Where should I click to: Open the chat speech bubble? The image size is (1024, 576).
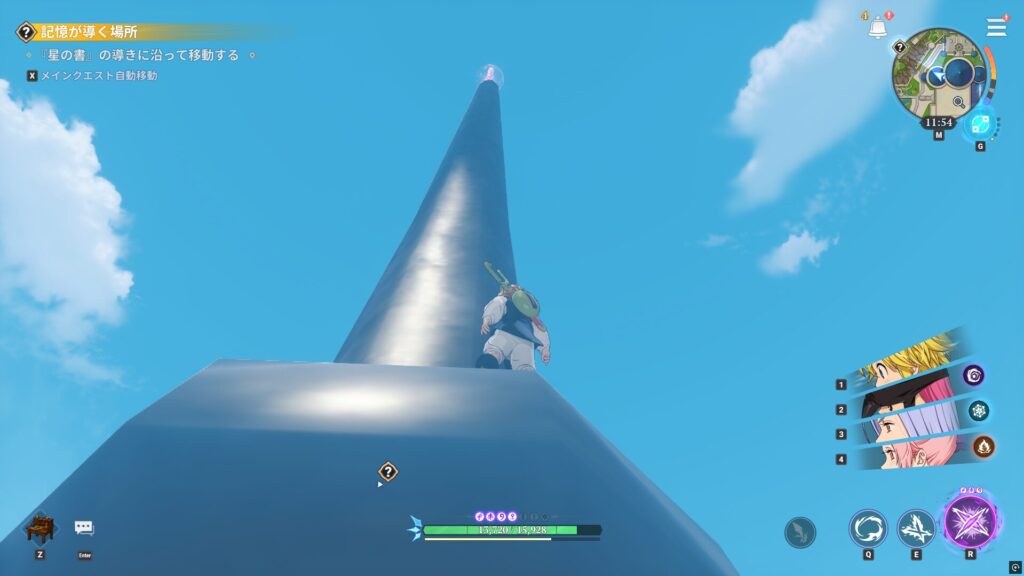click(x=84, y=528)
